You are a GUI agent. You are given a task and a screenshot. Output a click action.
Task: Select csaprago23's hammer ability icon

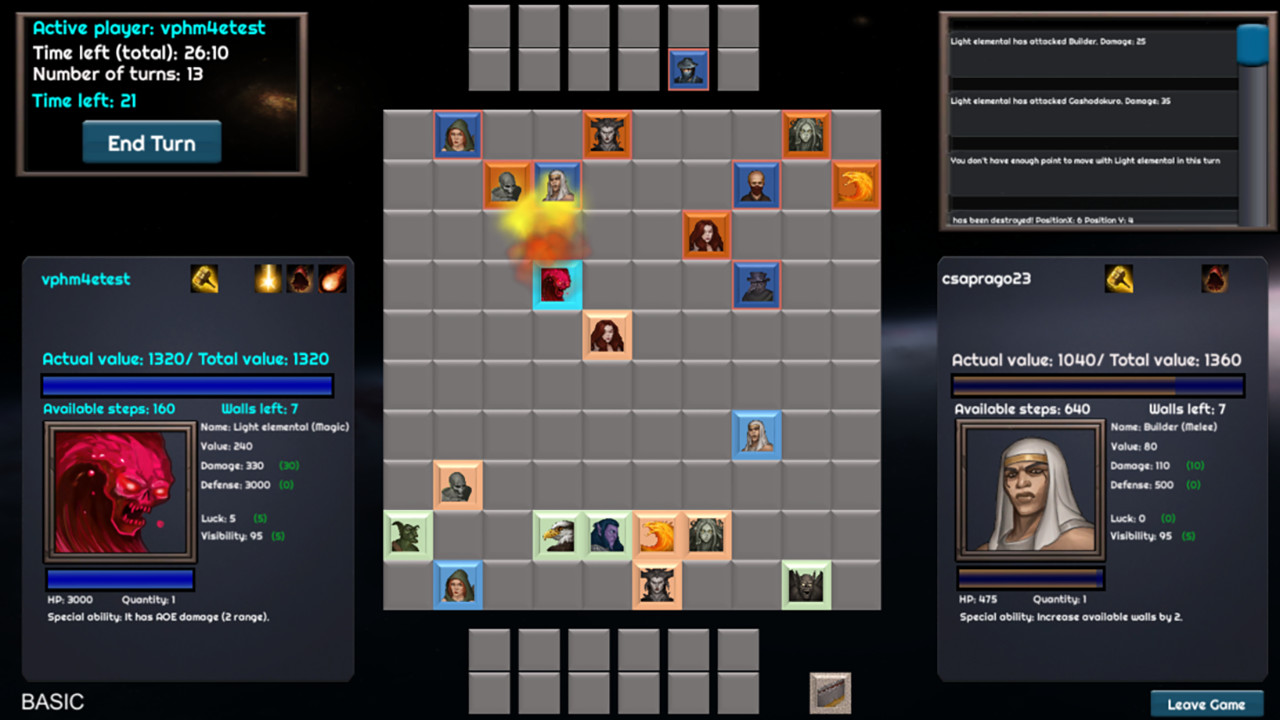pyautogui.click(x=1119, y=279)
